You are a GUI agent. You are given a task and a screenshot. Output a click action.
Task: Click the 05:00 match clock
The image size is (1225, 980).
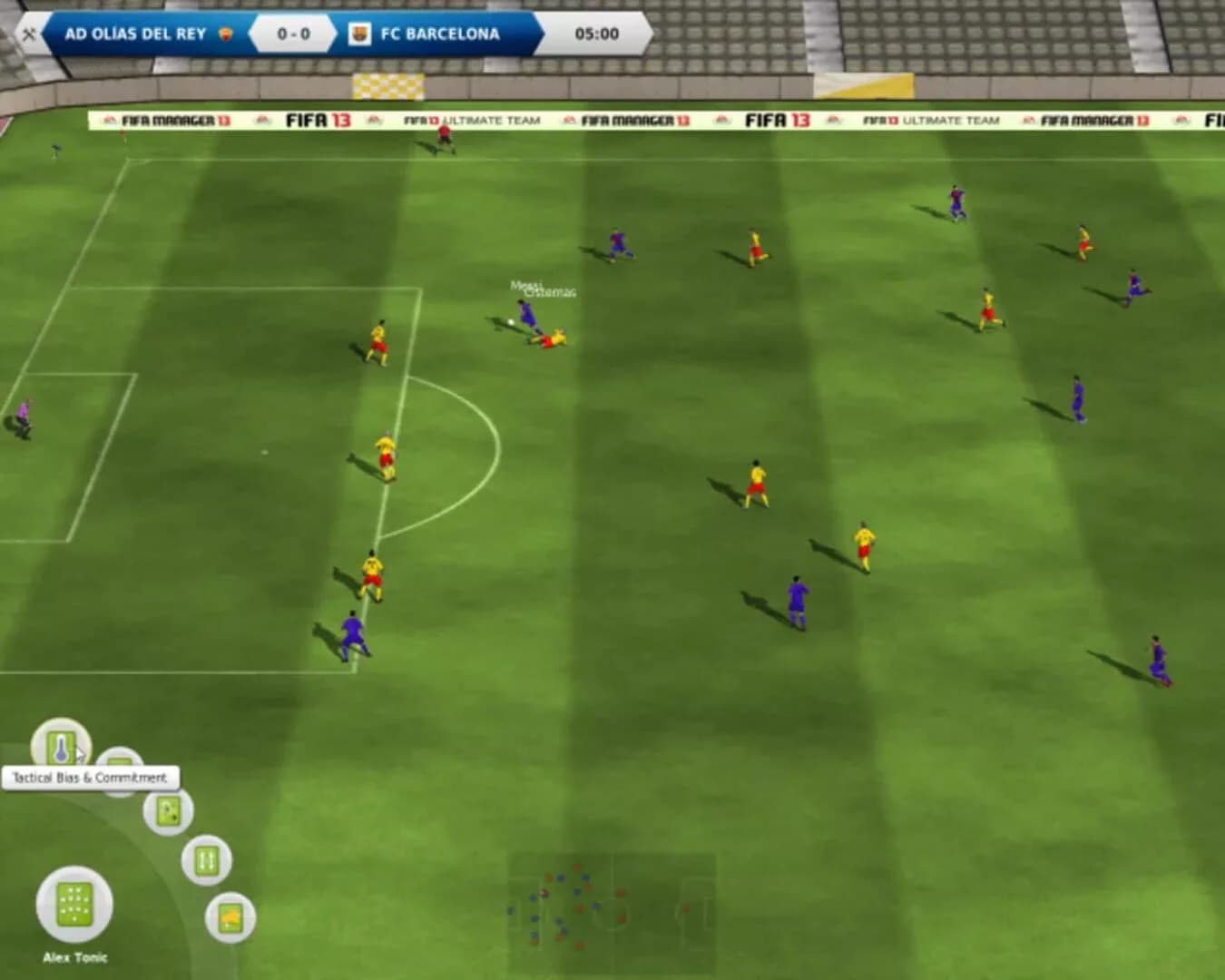(596, 34)
